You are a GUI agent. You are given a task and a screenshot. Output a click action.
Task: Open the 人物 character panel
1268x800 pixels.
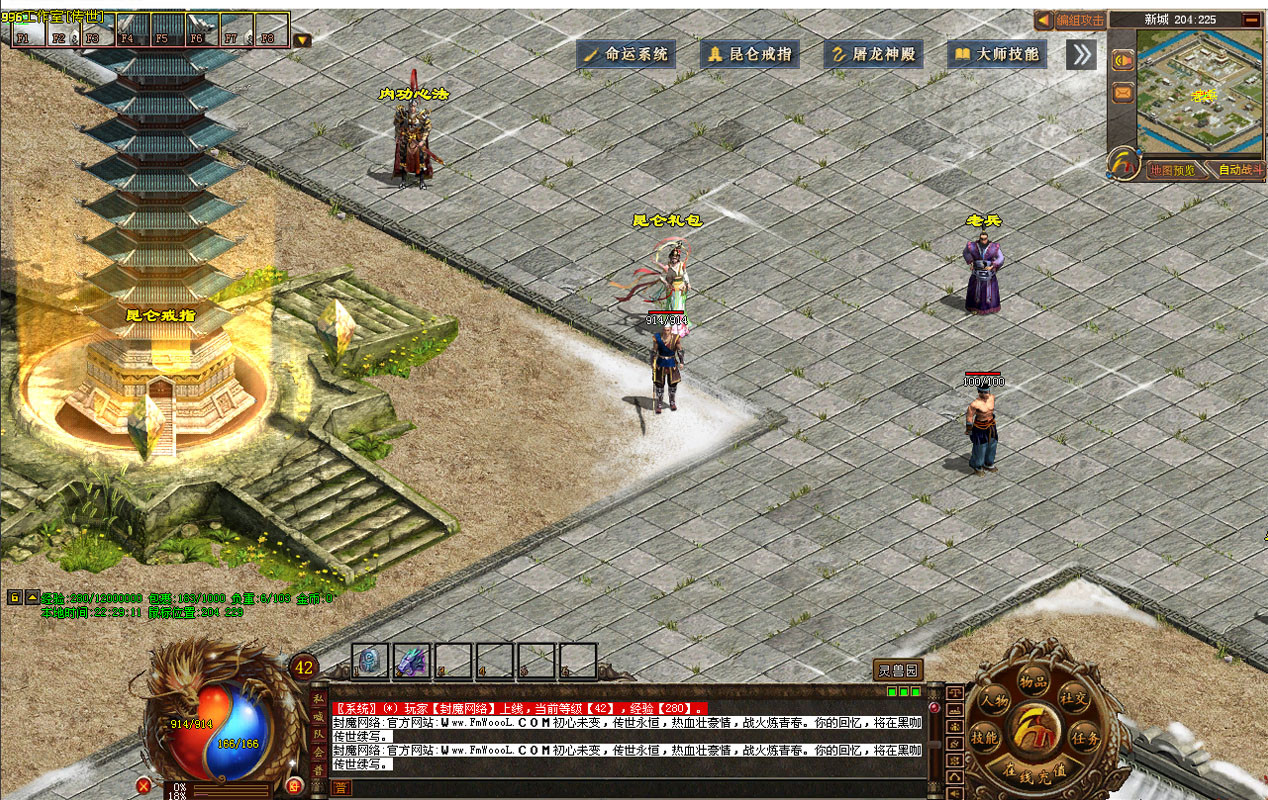994,699
